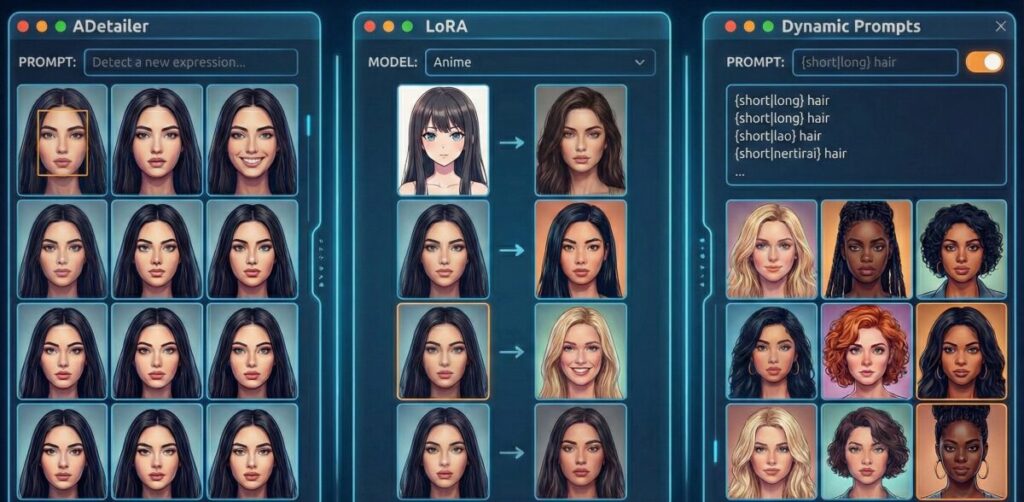Close the Dynamic Prompts window with X
Viewport: 1024px width, 502px height.
pyautogui.click(x=1001, y=27)
